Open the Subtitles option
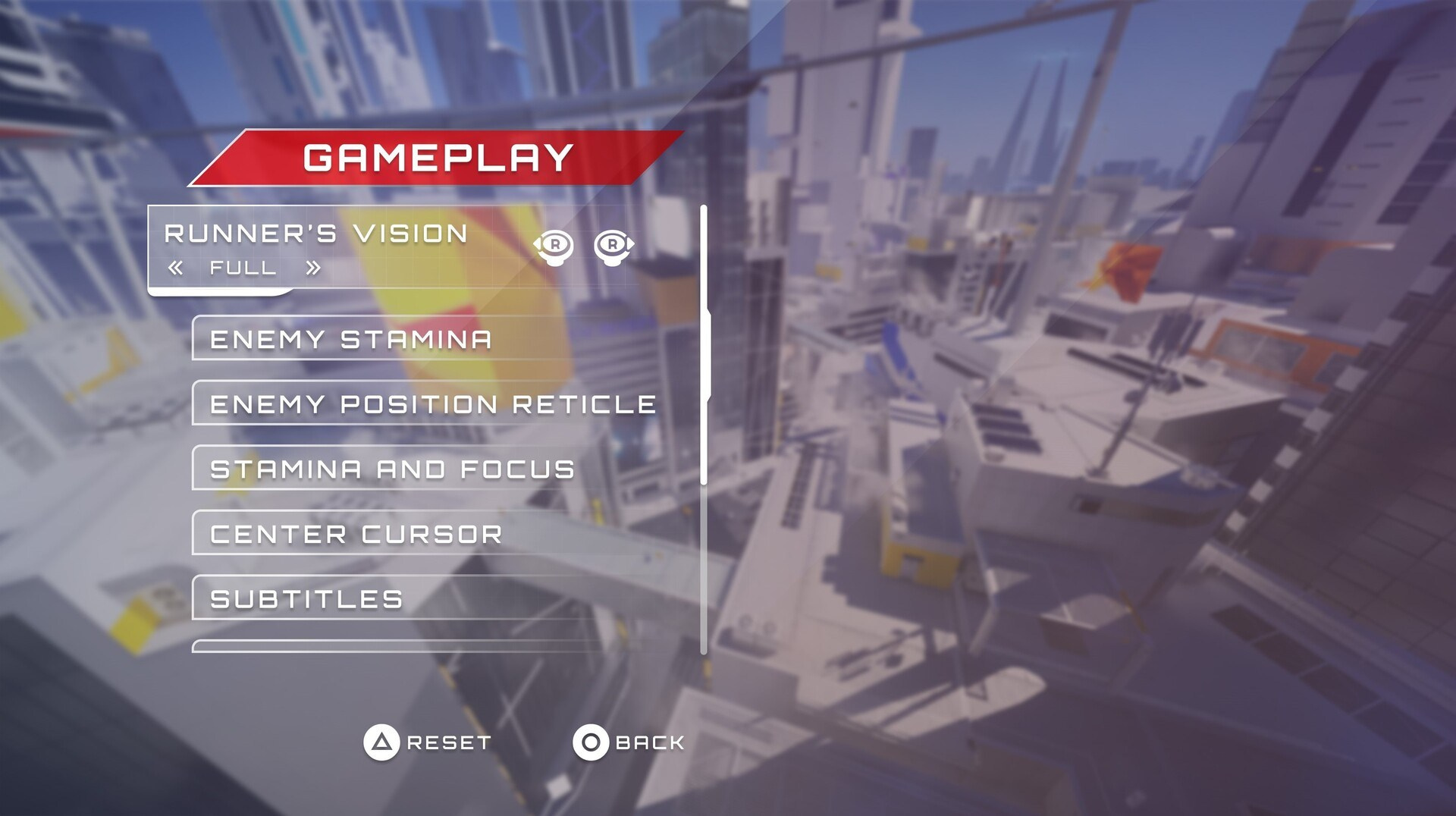 pyautogui.click(x=306, y=599)
